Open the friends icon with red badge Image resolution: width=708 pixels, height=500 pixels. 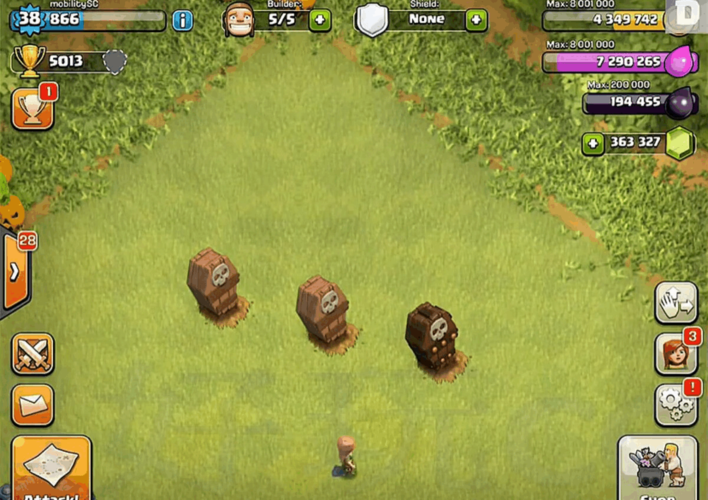tap(676, 354)
